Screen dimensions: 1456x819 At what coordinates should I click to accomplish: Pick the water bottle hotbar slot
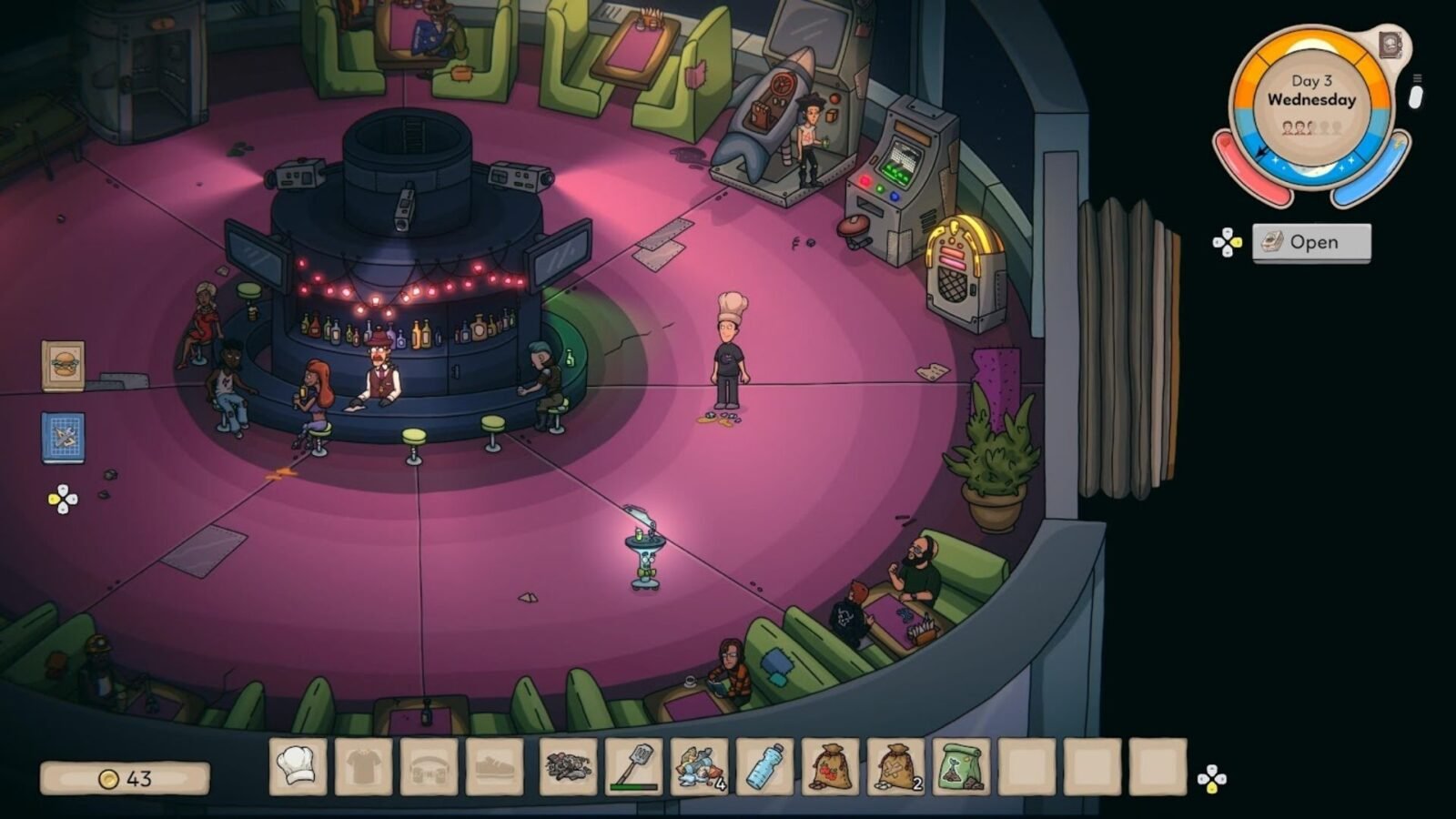(765, 766)
